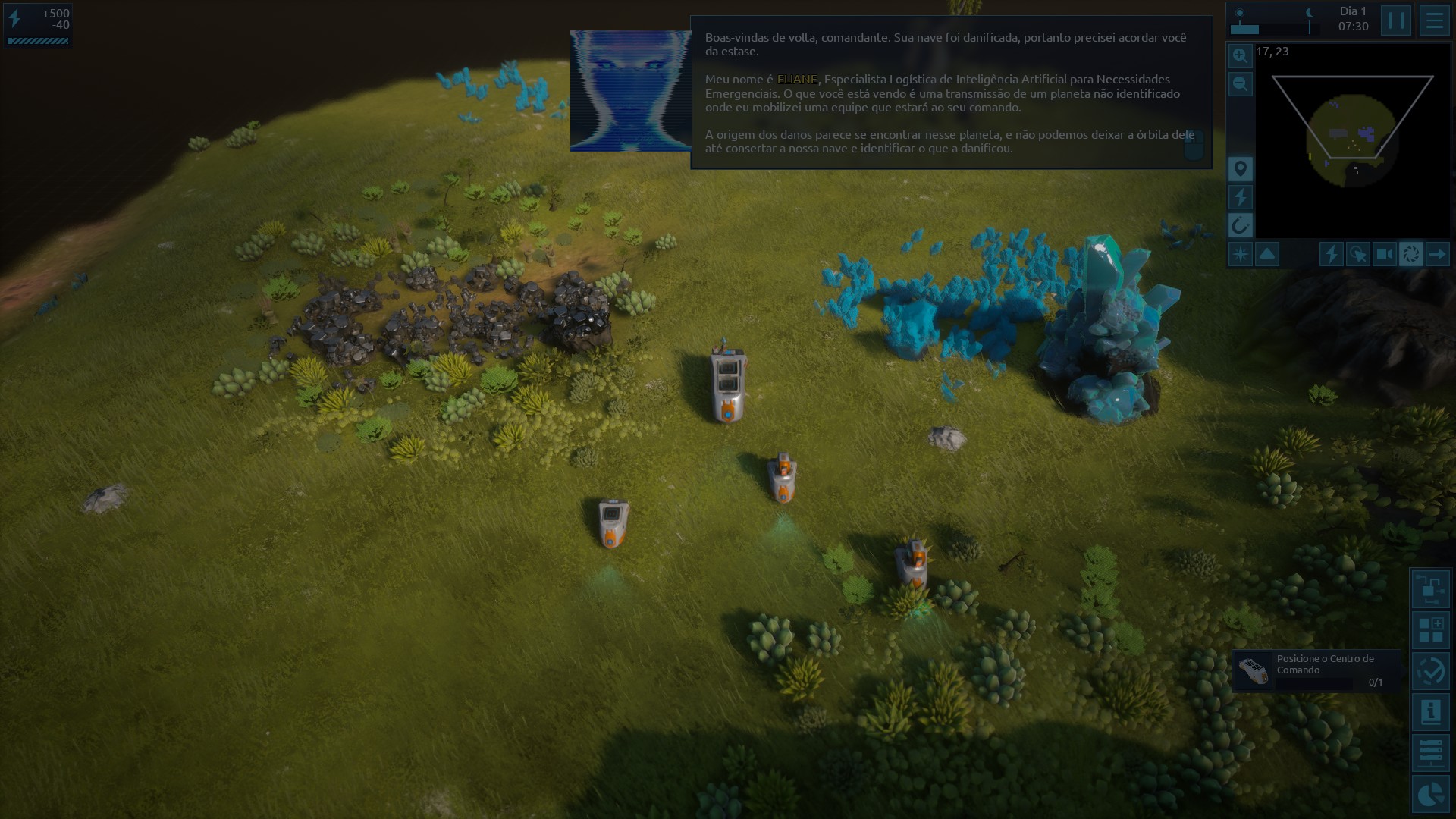Activate the video camera button
The width and height of the screenshot is (1456, 819).
(1384, 254)
